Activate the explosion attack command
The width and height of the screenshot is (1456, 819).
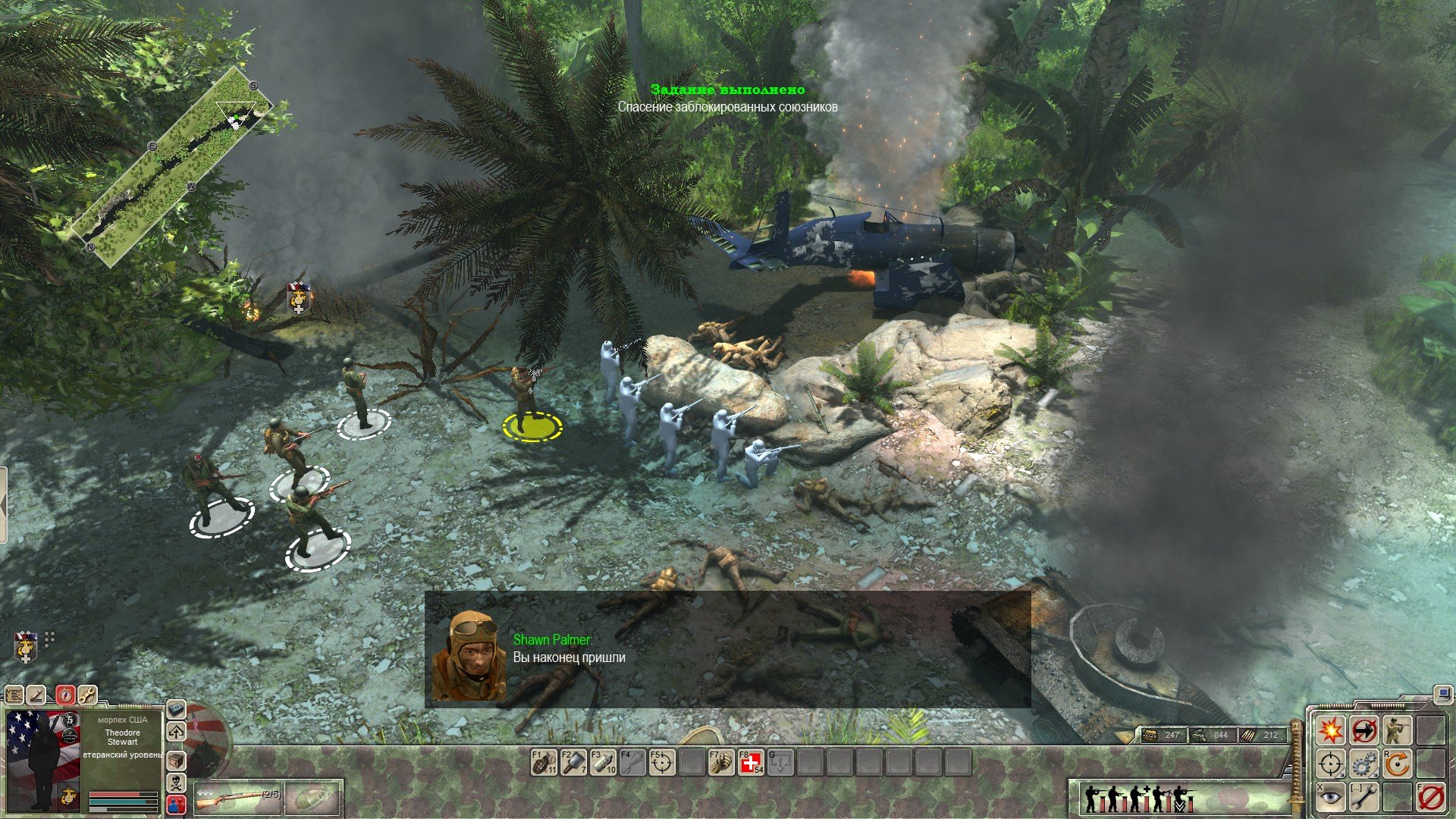point(1330,730)
